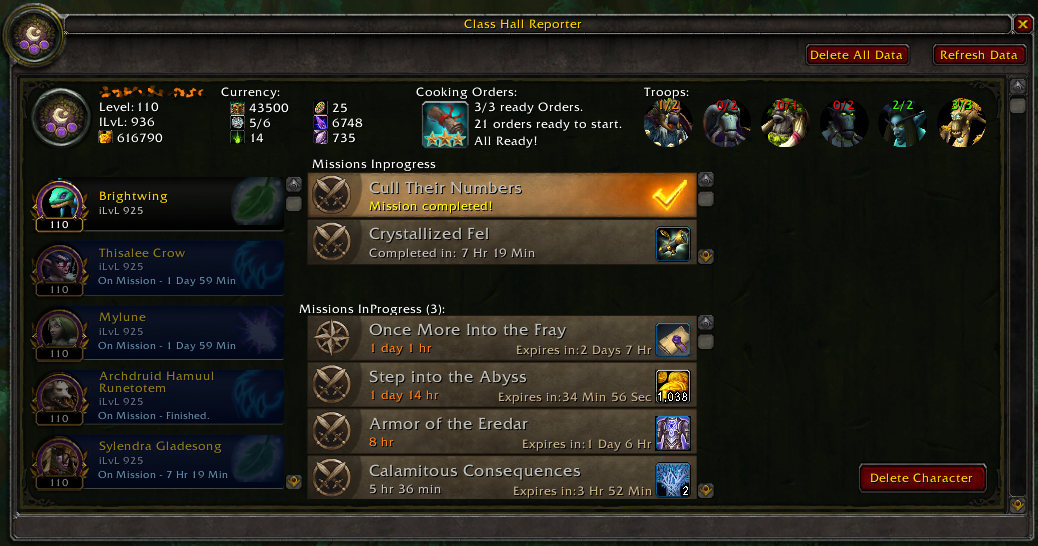This screenshot has height=546, width=1038.
Task: Select the Crystallized Fel mission
Action: pos(480,243)
